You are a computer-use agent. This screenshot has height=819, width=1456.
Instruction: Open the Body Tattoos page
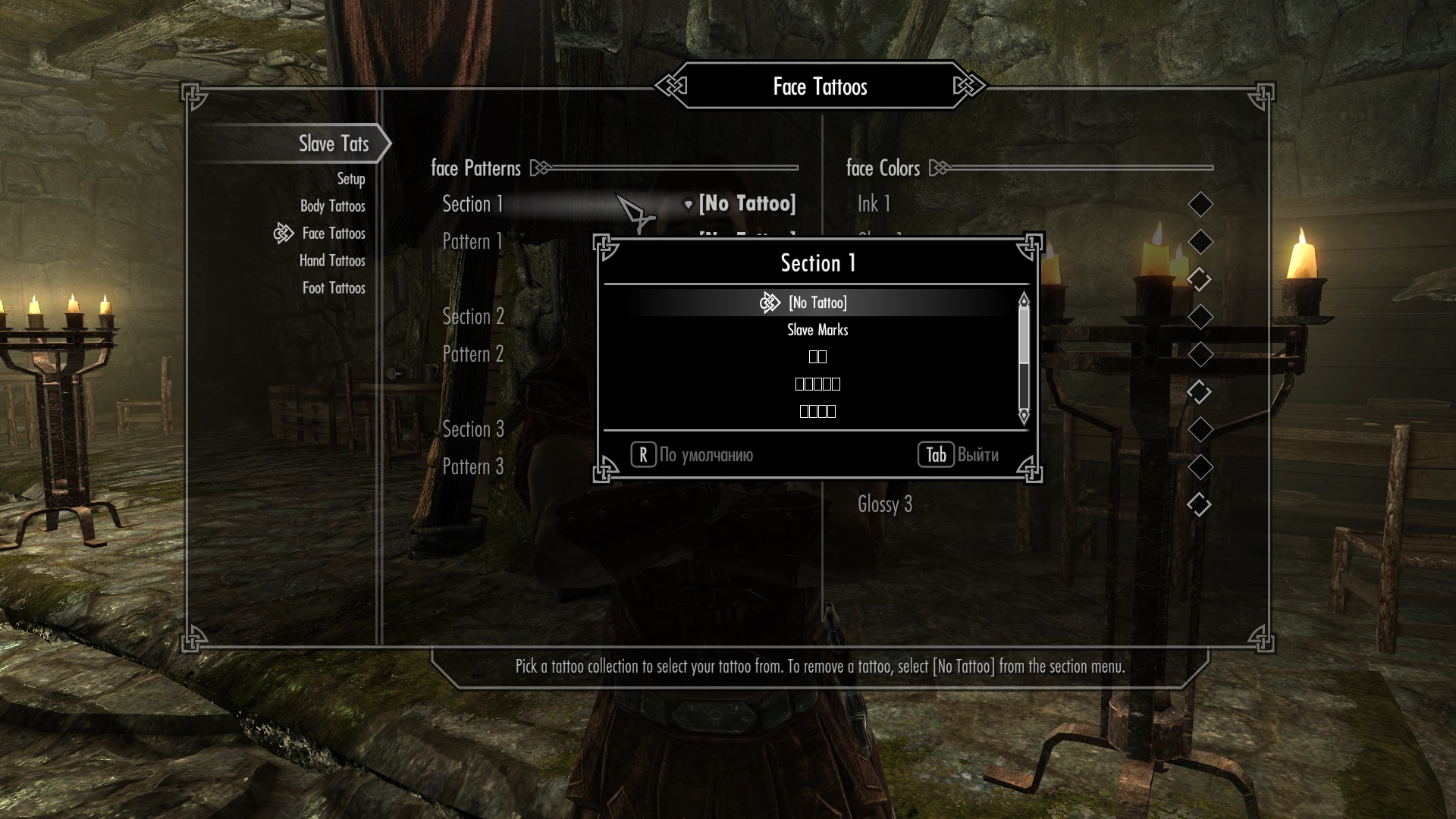tap(332, 206)
